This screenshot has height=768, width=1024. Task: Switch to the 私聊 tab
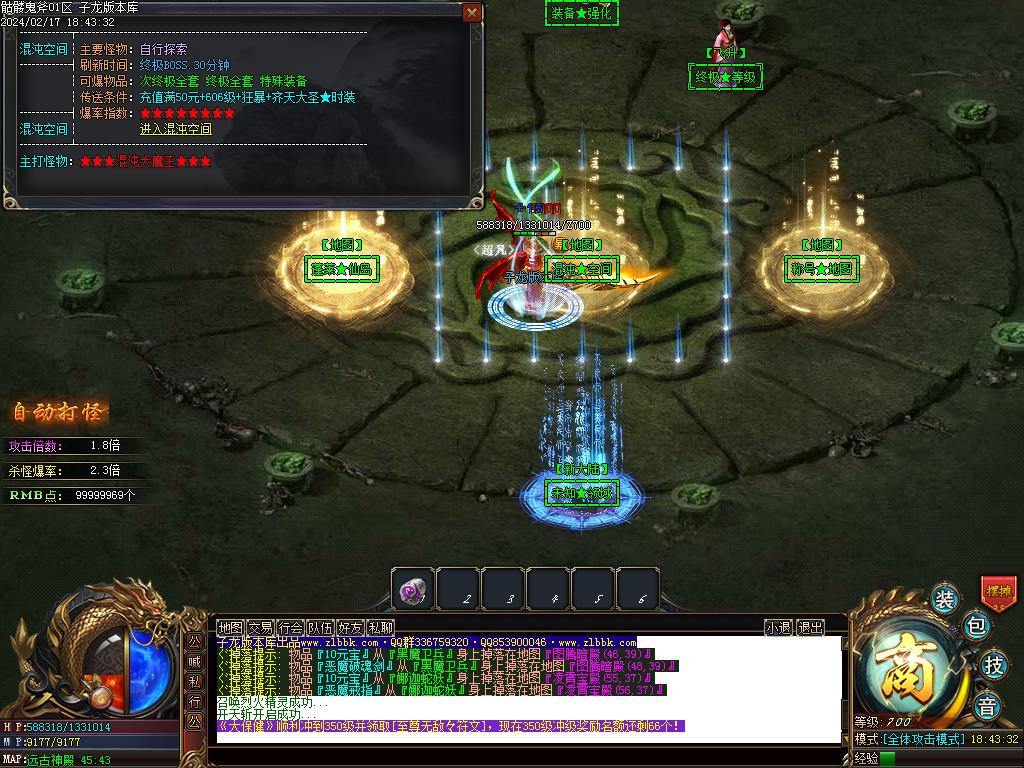[x=381, y=628]
